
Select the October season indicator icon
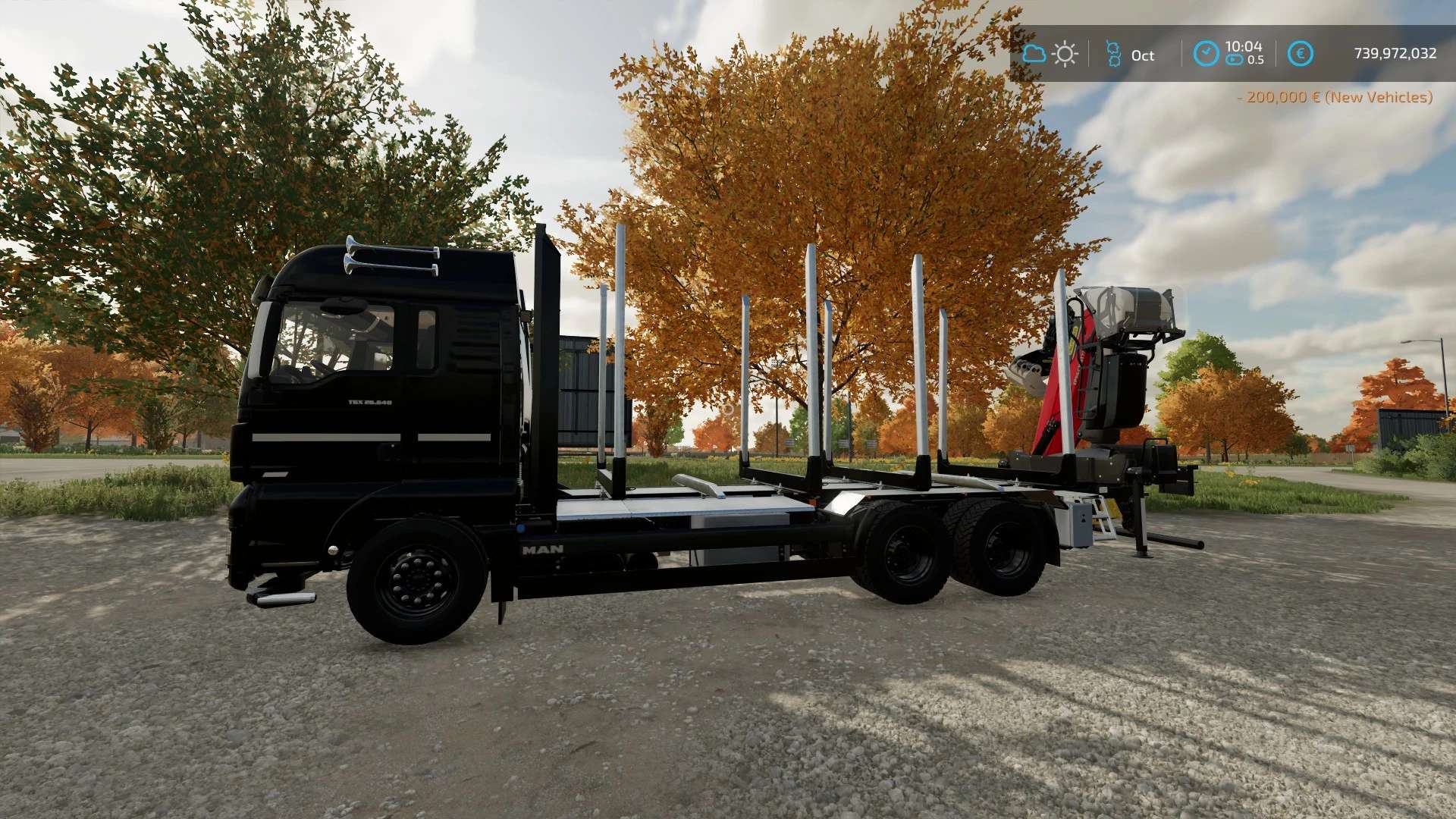[x=1113, y=54]
